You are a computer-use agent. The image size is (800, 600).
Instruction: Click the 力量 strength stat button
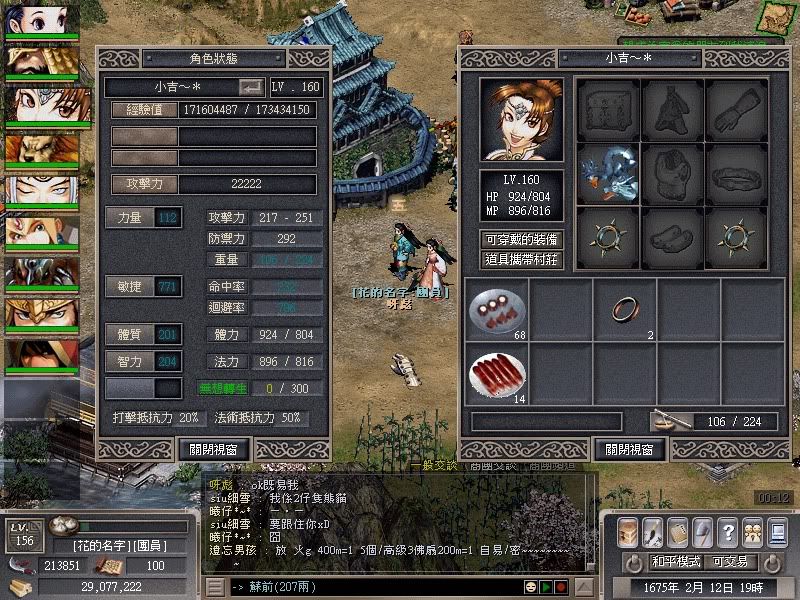coord(130,217)
